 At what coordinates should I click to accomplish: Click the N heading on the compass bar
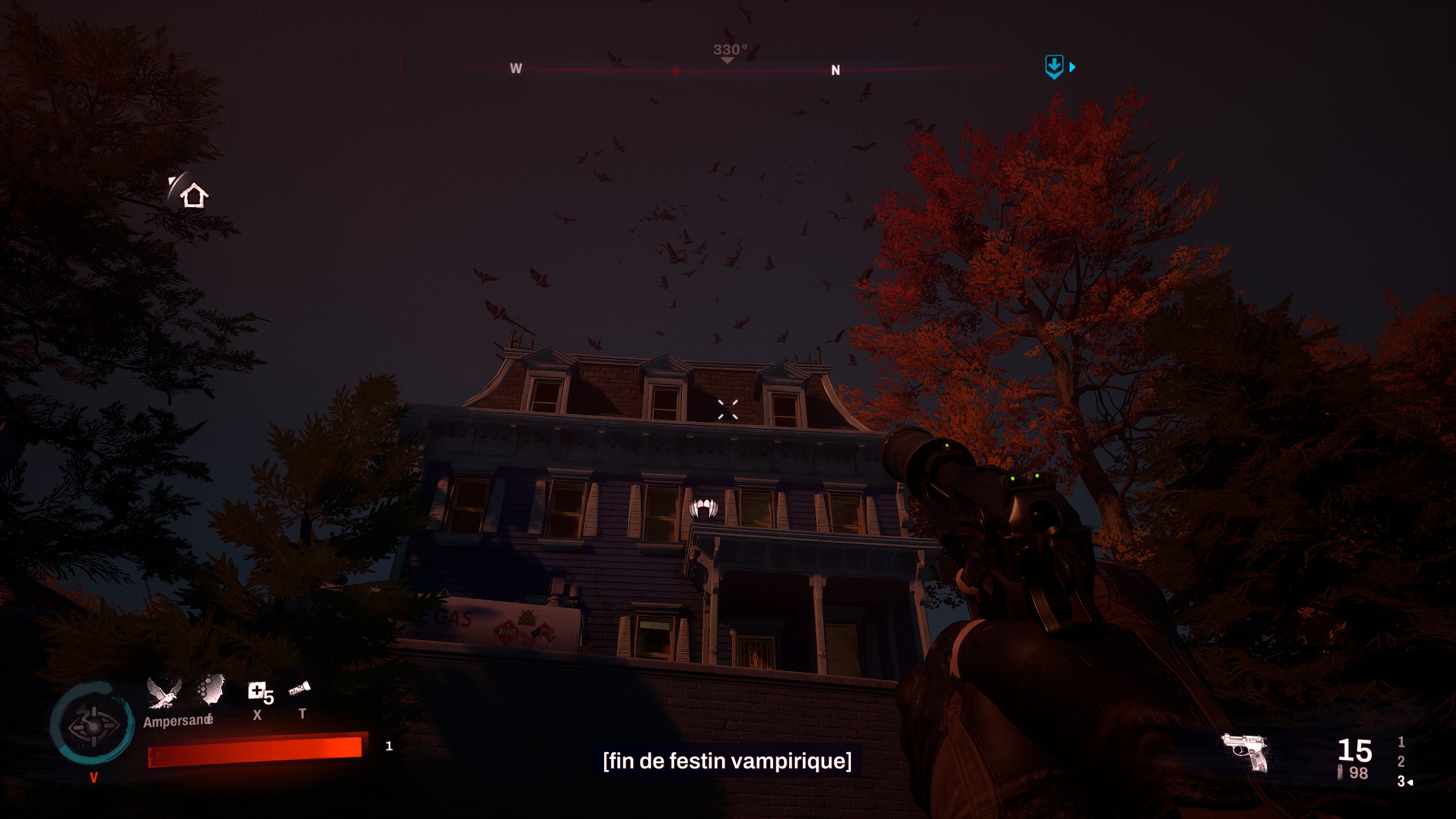(x=835, y=70)
